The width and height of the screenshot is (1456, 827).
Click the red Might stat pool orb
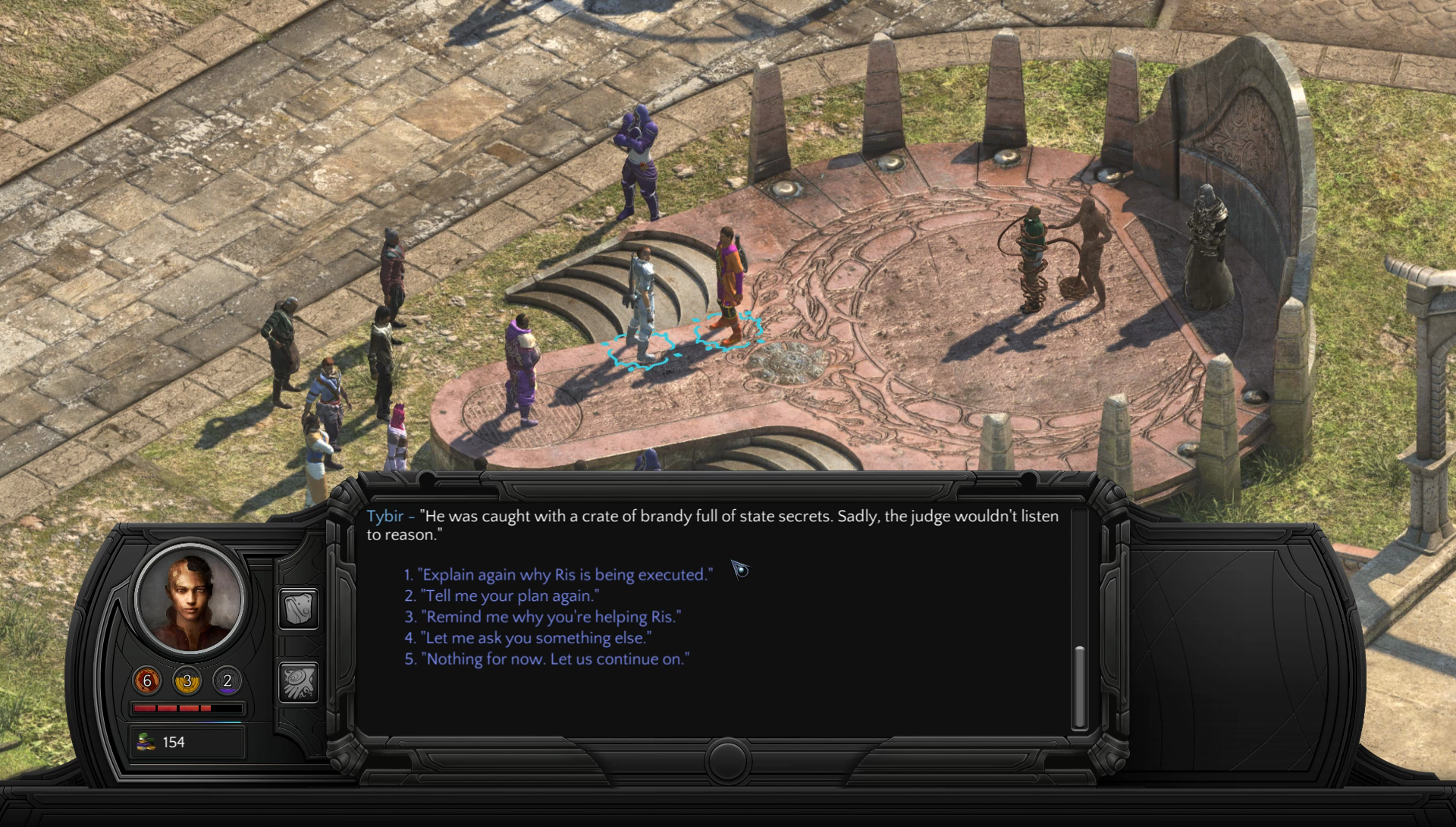click(147, 681)
